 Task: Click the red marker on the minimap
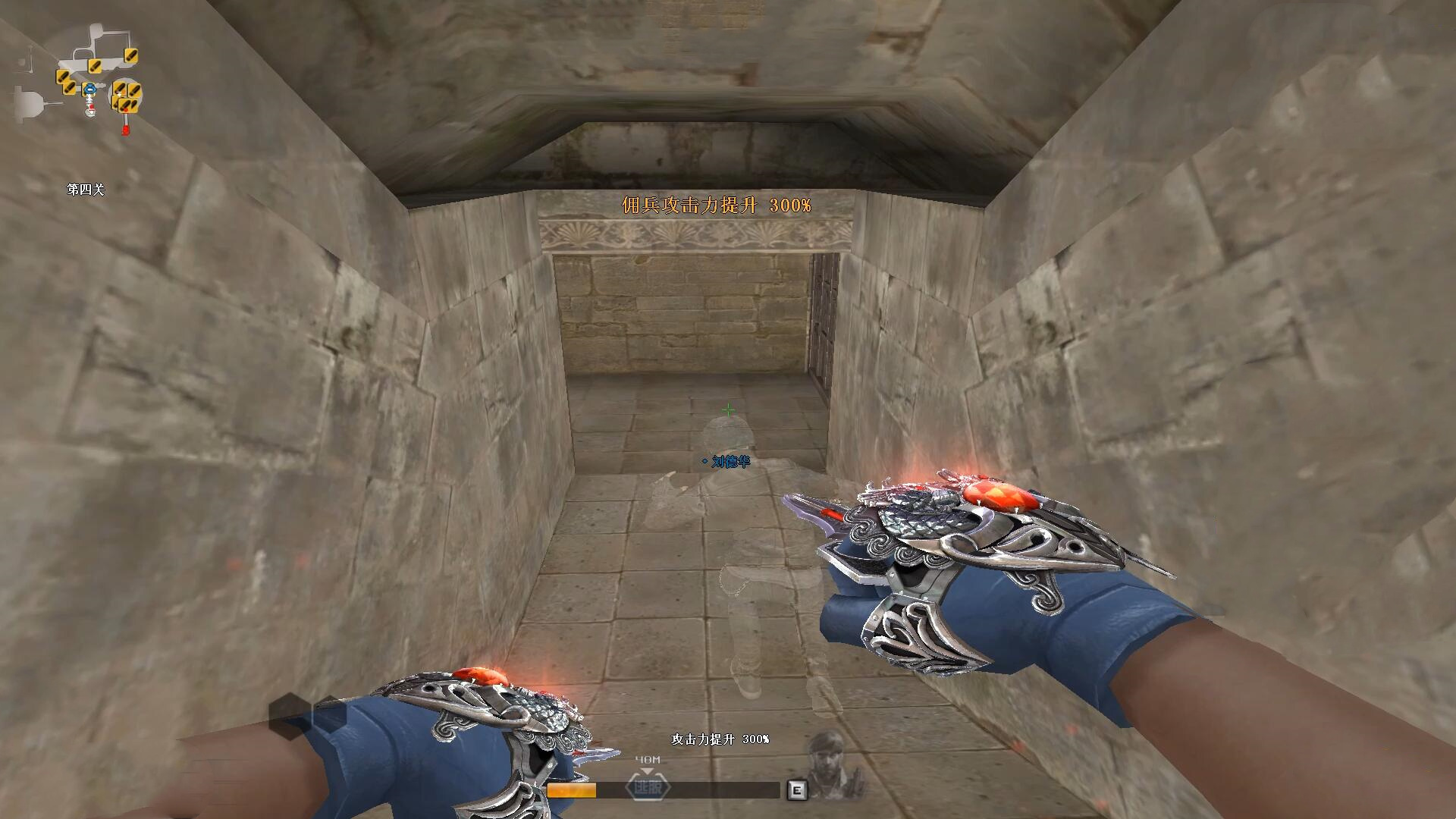pos(125,130)
